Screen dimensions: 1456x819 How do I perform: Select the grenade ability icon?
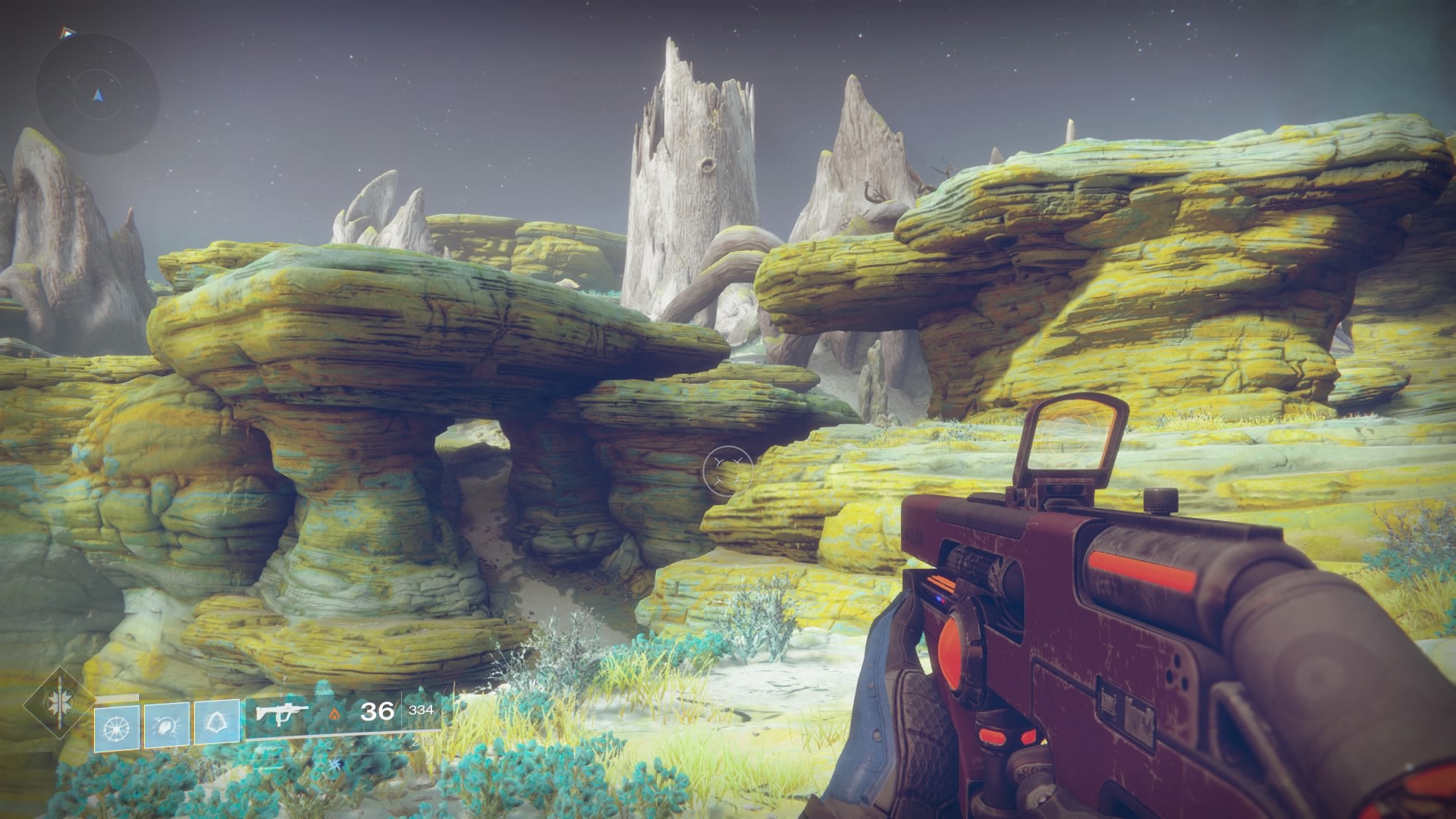[117, 727]
